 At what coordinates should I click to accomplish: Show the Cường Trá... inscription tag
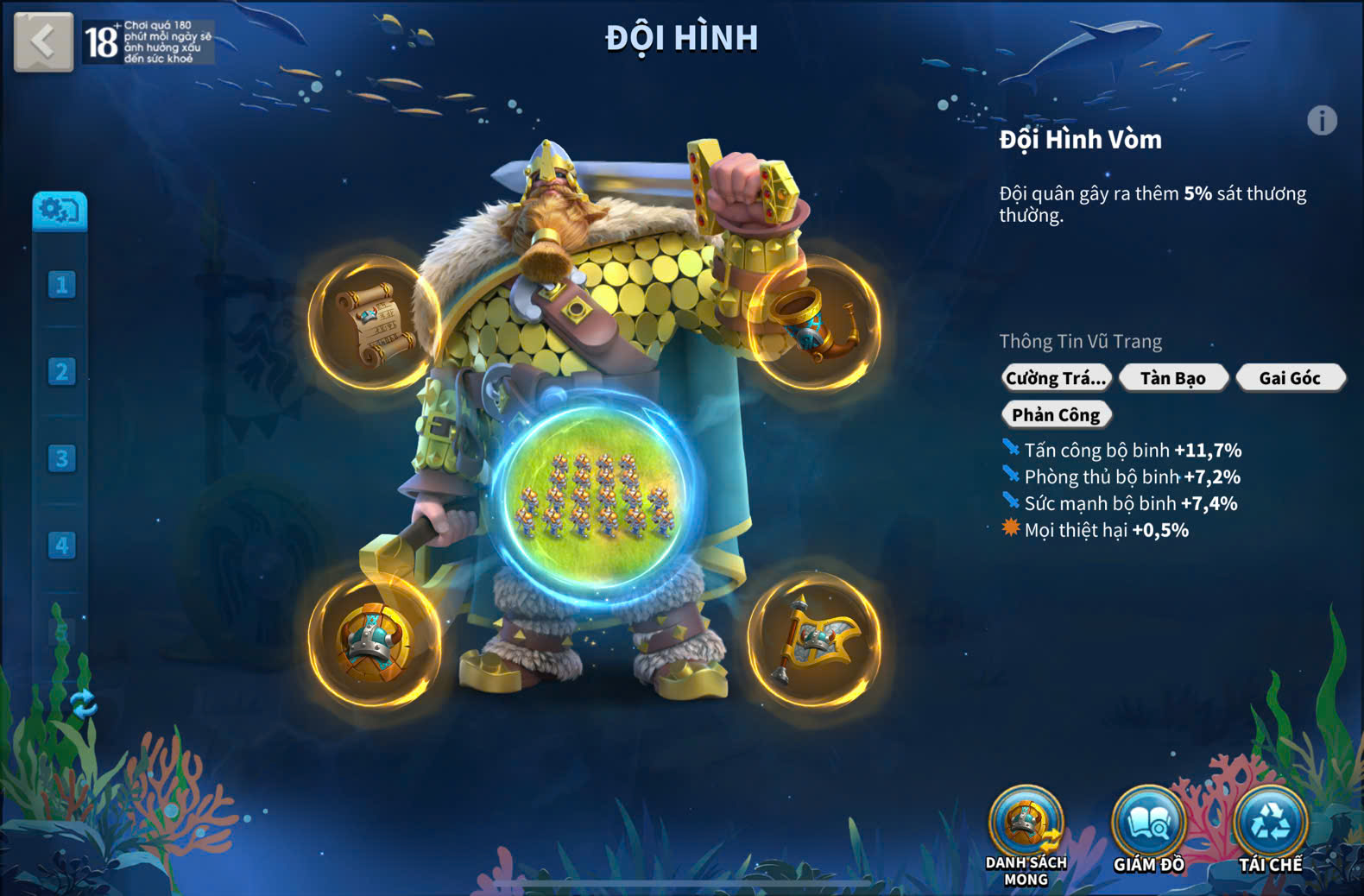coord(1056,378)
